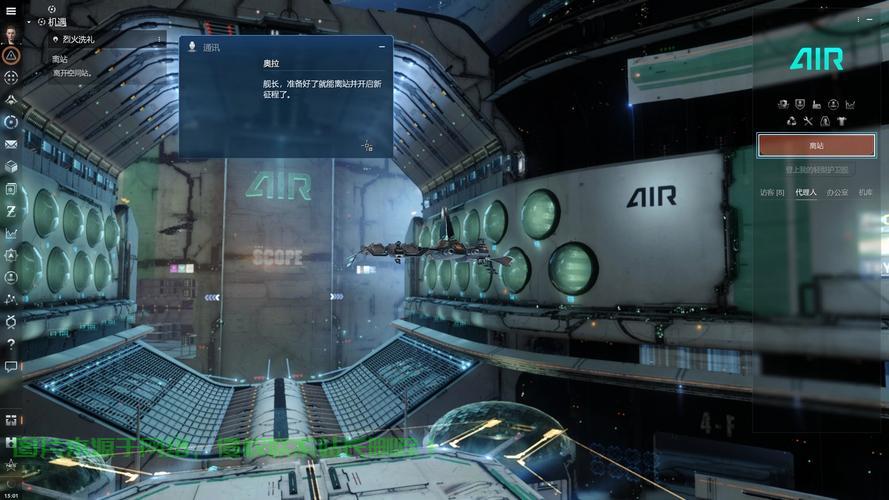Click the red 离站 undock button
Screen dimensions: 889x500
(x=816, y=145)
